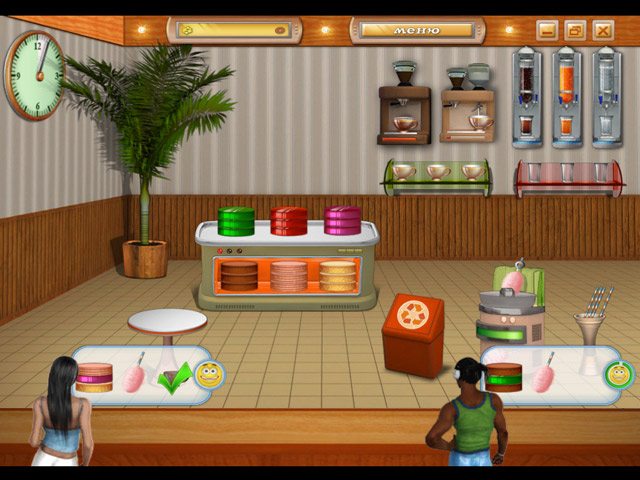Screen dimensions: 640x480
Task: Minimize the game window
Action: coord(546,30)
